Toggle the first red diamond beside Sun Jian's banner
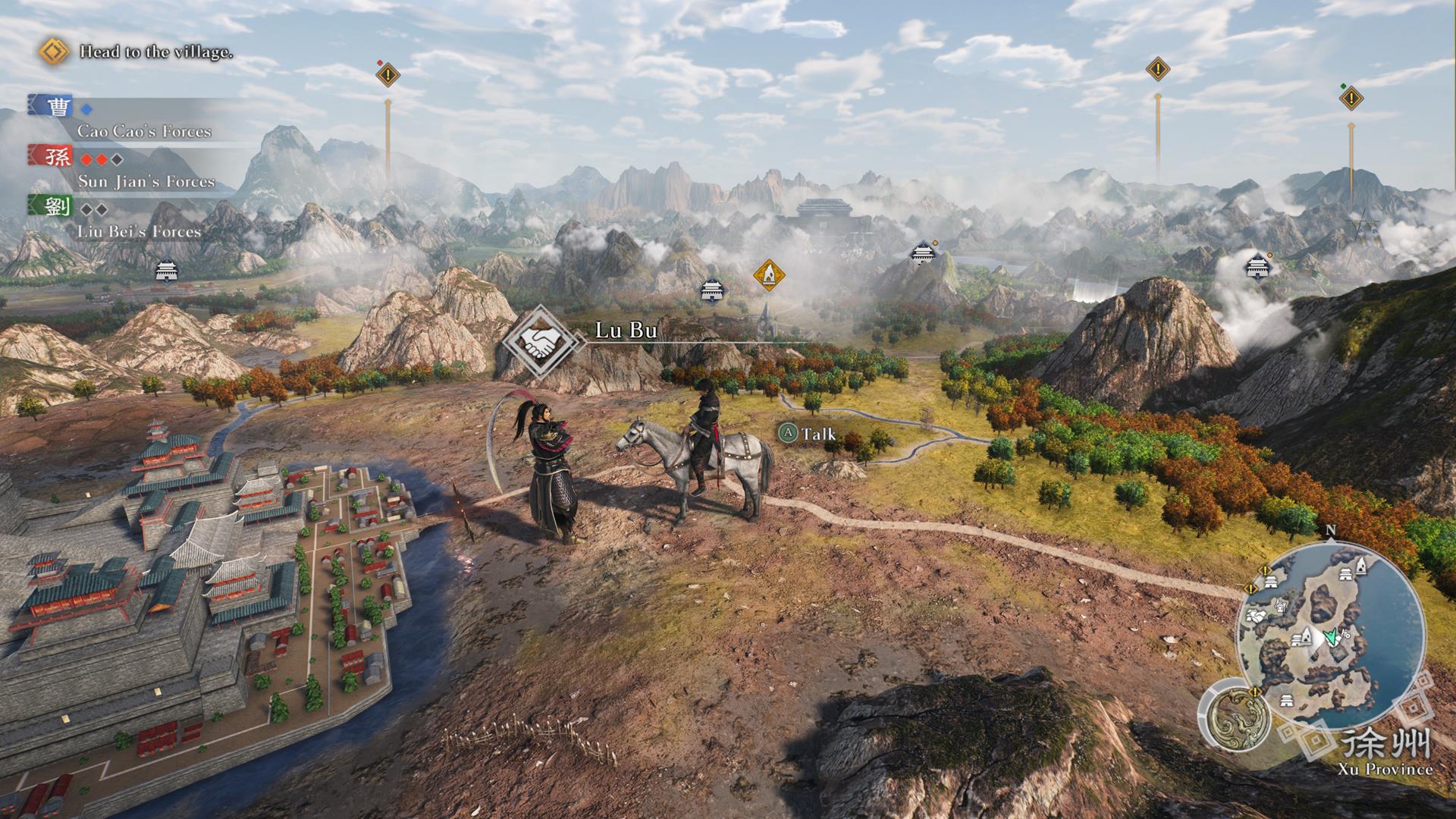Screen dimensions: 1456x819 pyautogui.click(x=86, y=159)
